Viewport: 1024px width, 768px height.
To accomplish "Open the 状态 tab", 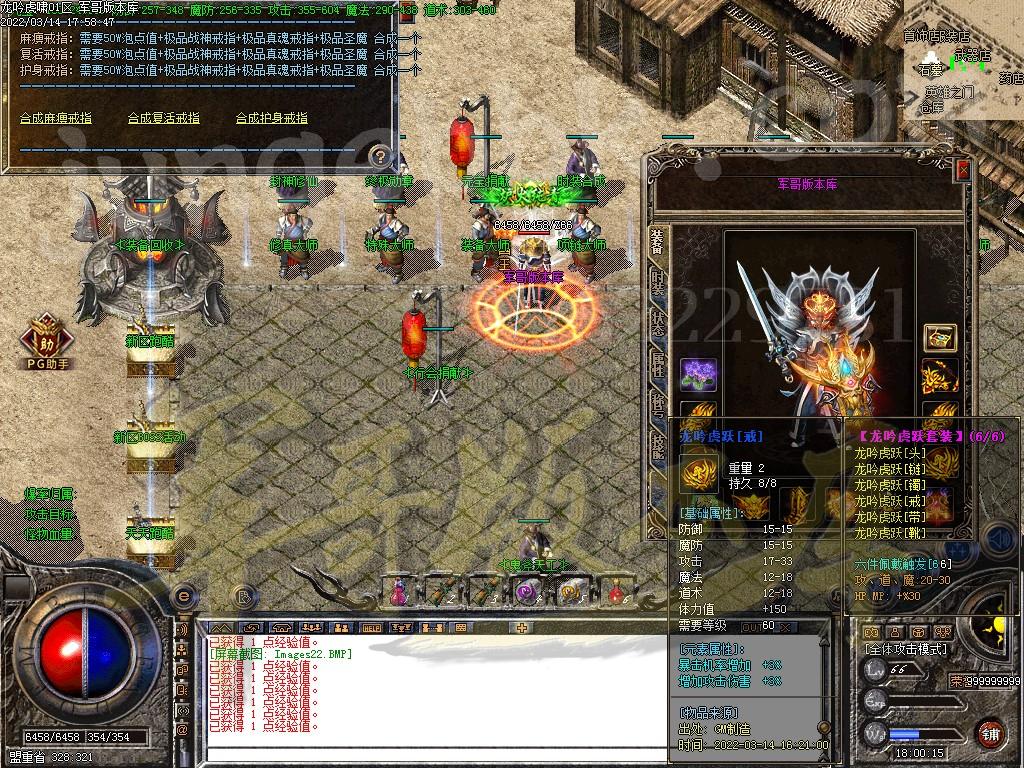I will pyautogui.click(x=657, y=322).
